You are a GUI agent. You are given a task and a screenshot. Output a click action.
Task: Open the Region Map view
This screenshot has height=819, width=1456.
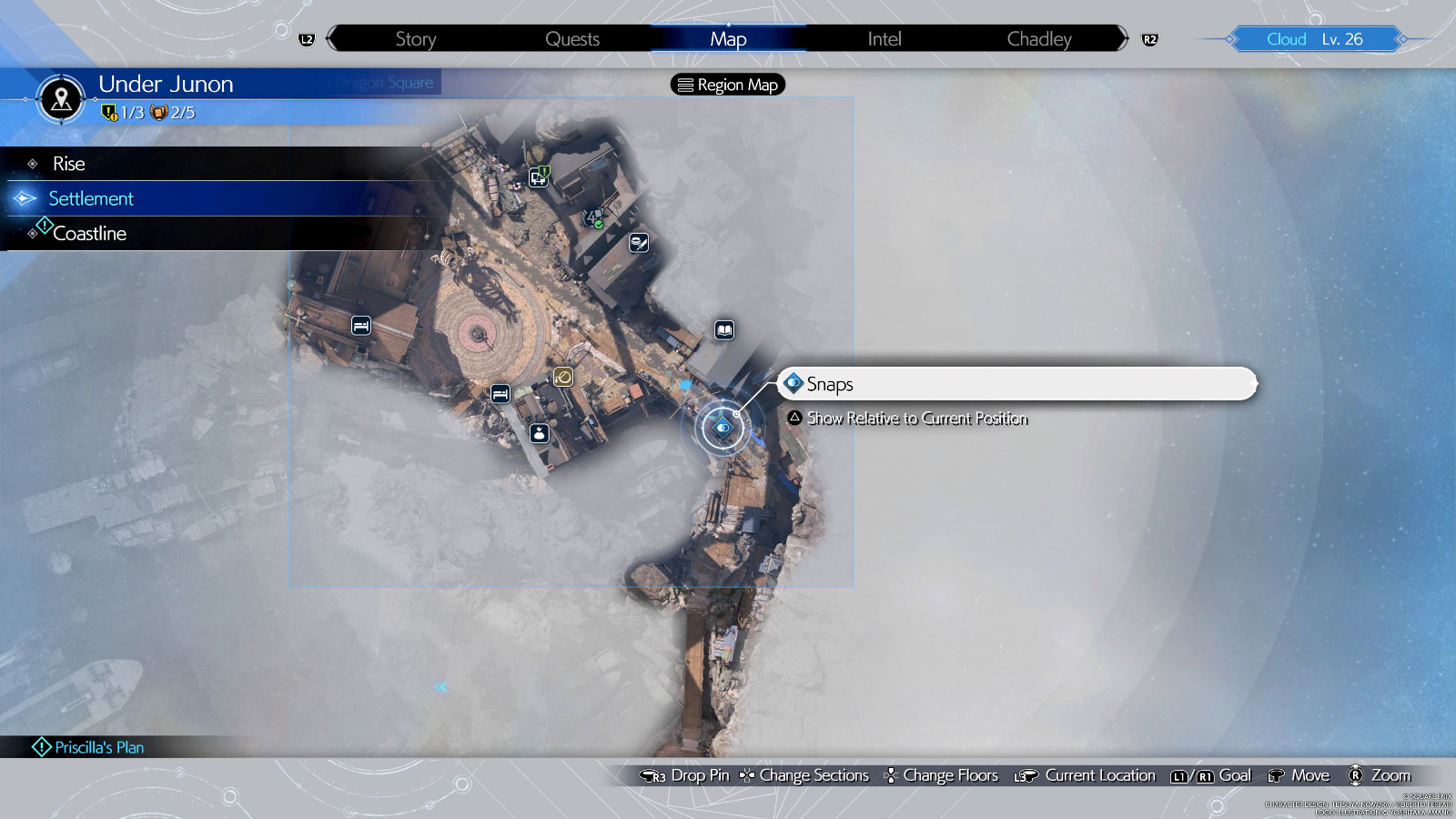[x=726, y=85]
